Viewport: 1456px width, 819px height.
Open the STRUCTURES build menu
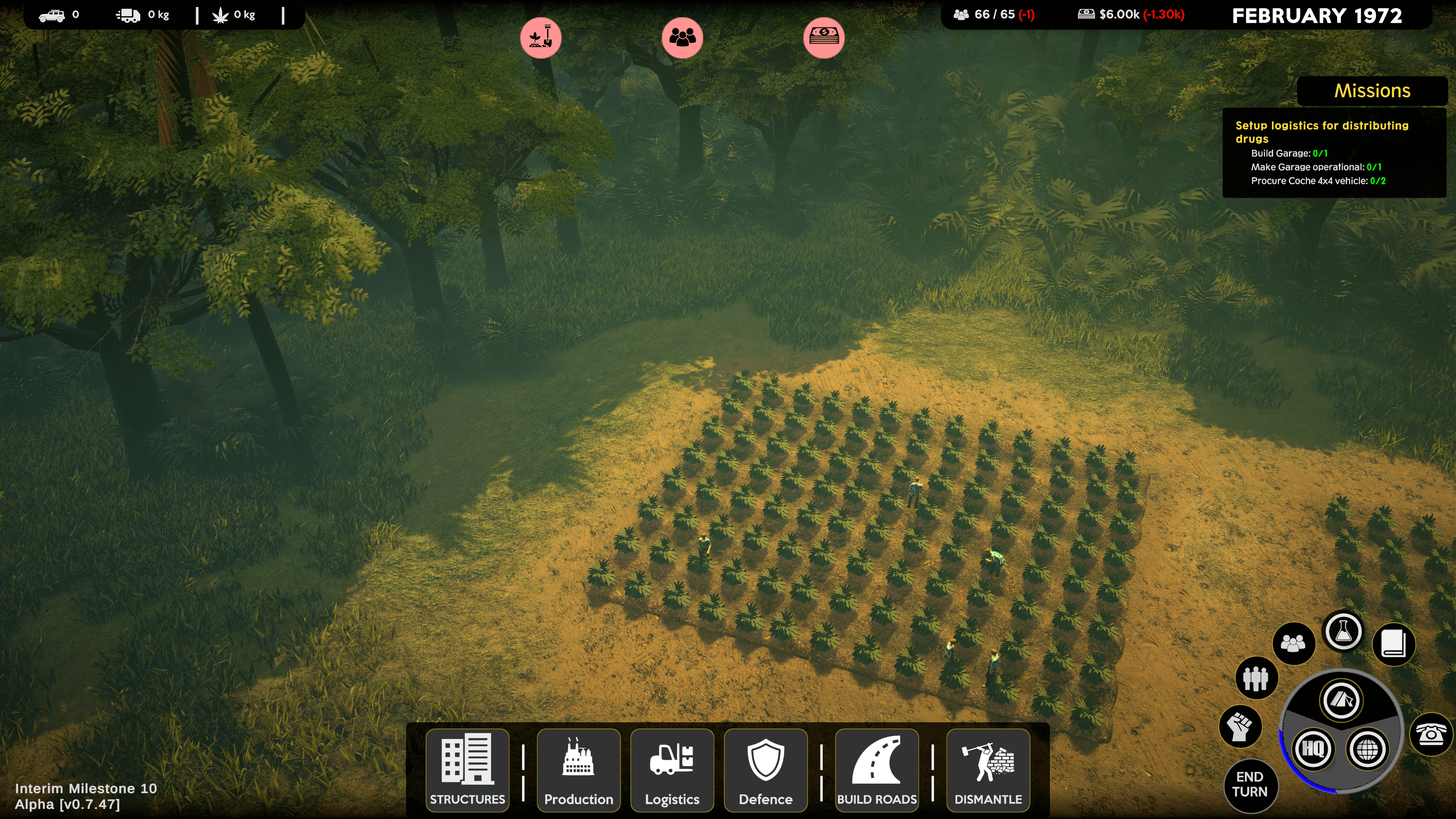pos(468,770)
